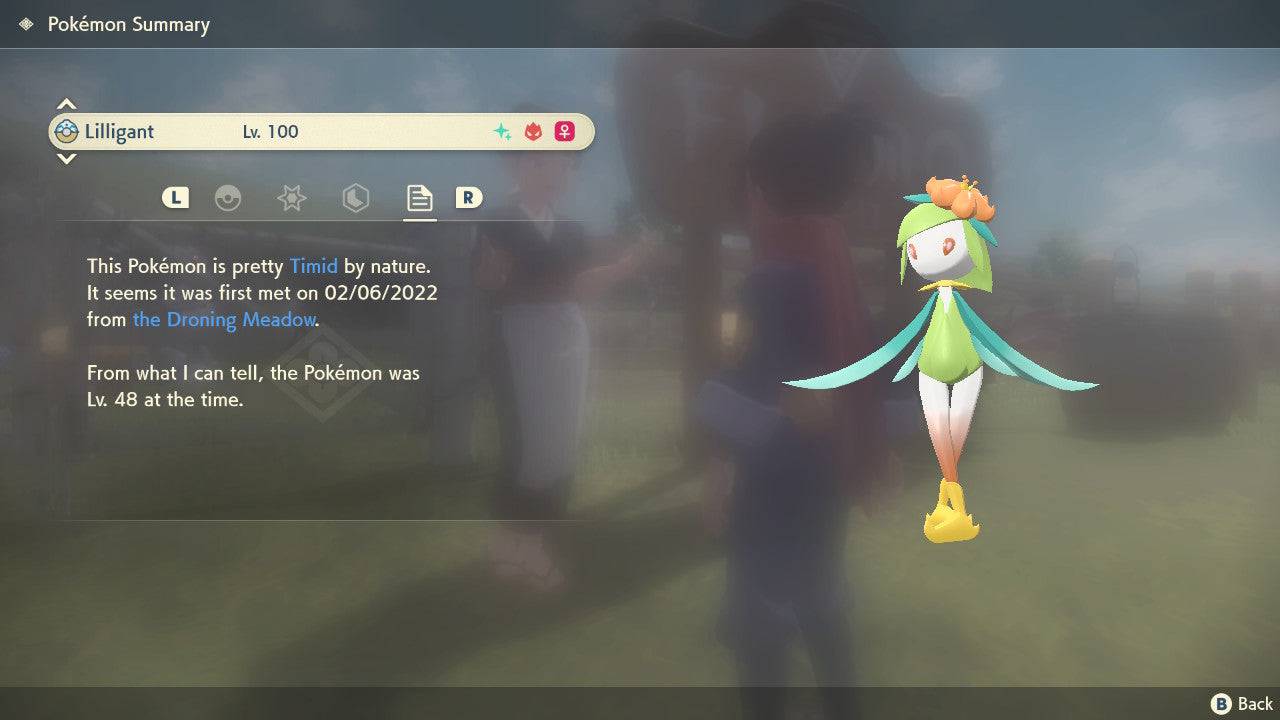
Task: Switch to the star-shaped moves tab
Action: (x=291, y=198)
